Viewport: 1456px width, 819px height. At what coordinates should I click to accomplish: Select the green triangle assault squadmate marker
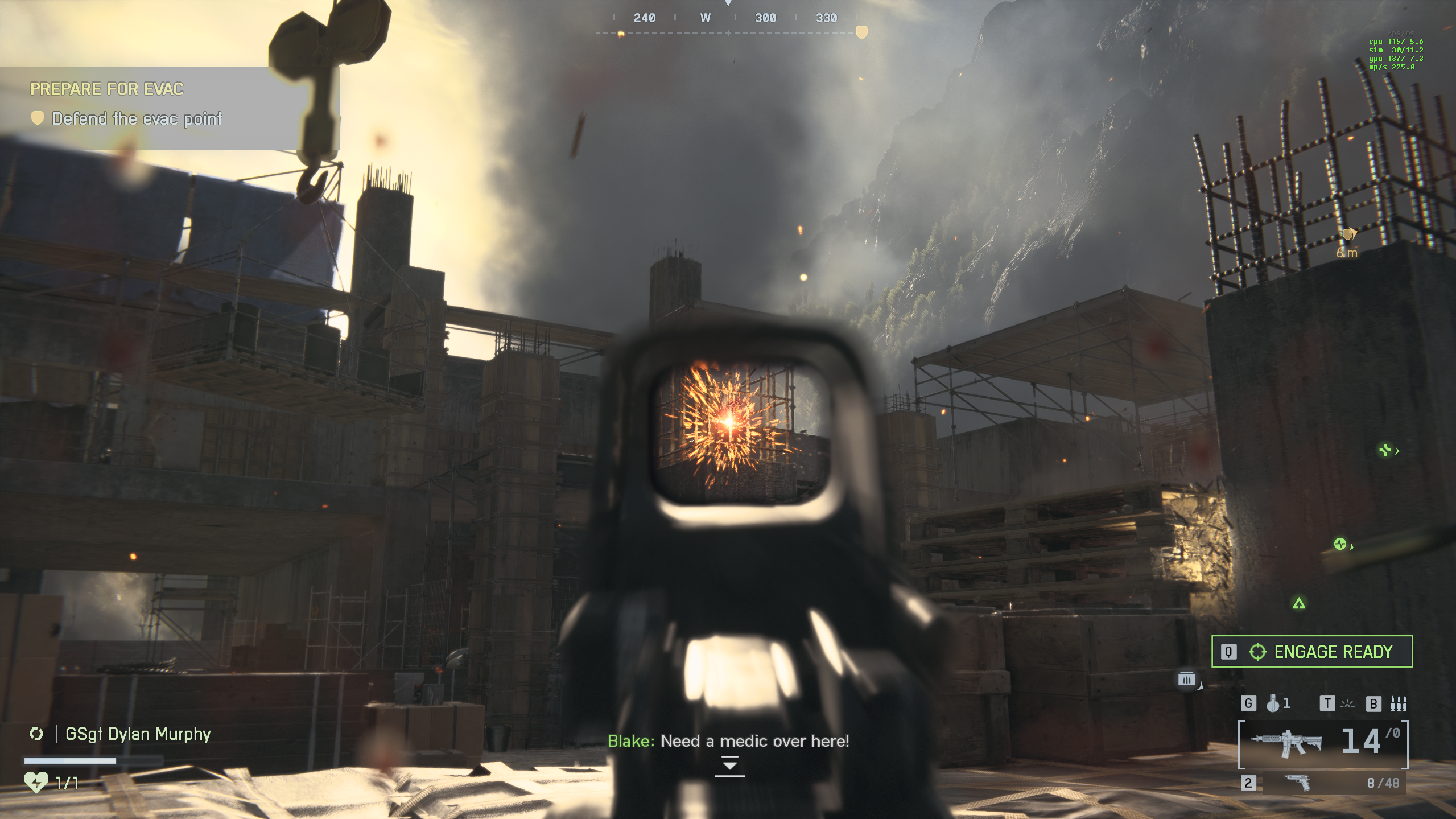click(1298, 603)
